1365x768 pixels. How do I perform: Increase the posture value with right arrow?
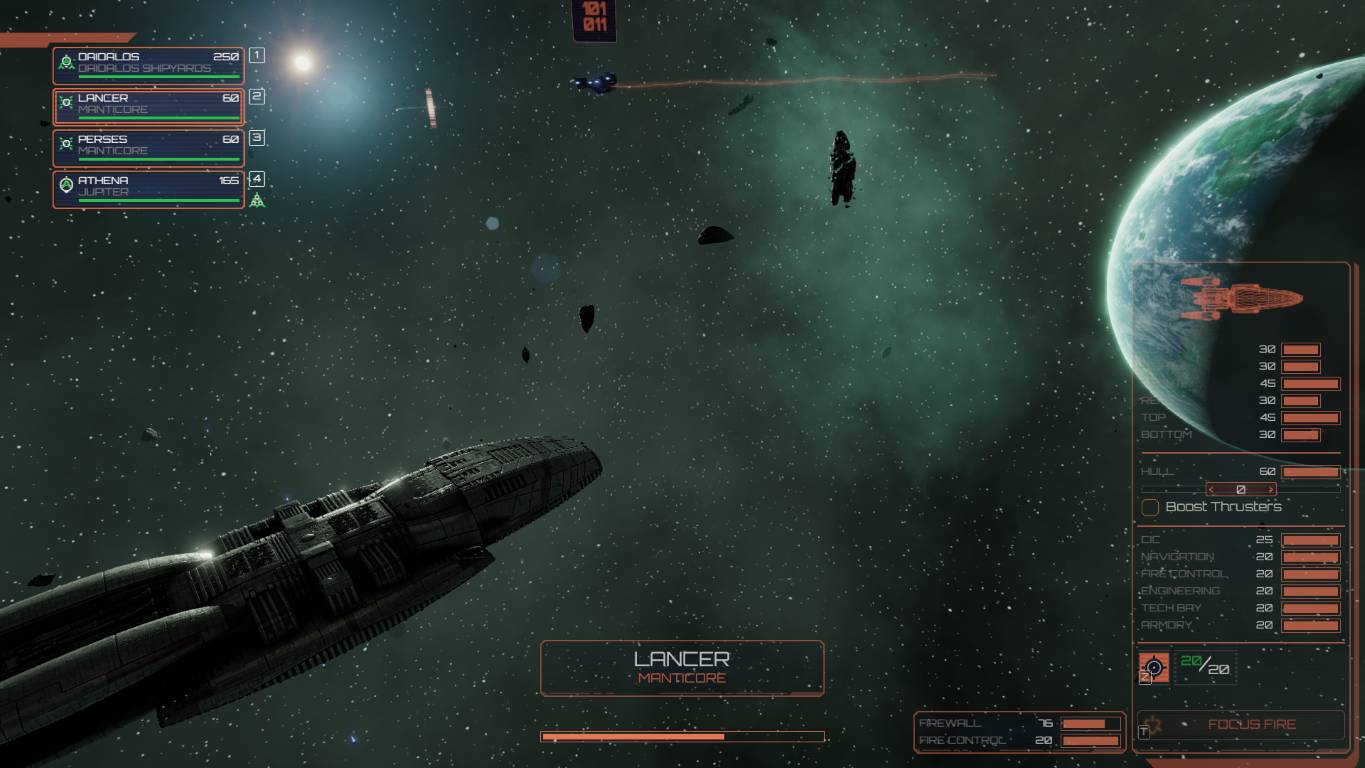(1271, 490)
